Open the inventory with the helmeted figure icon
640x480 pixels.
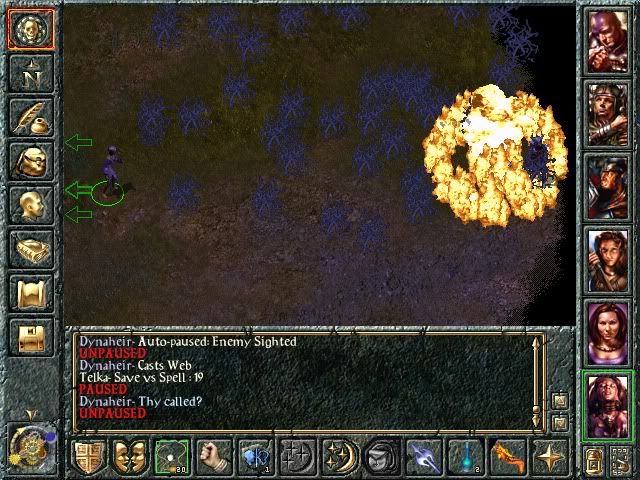point(31,161)
